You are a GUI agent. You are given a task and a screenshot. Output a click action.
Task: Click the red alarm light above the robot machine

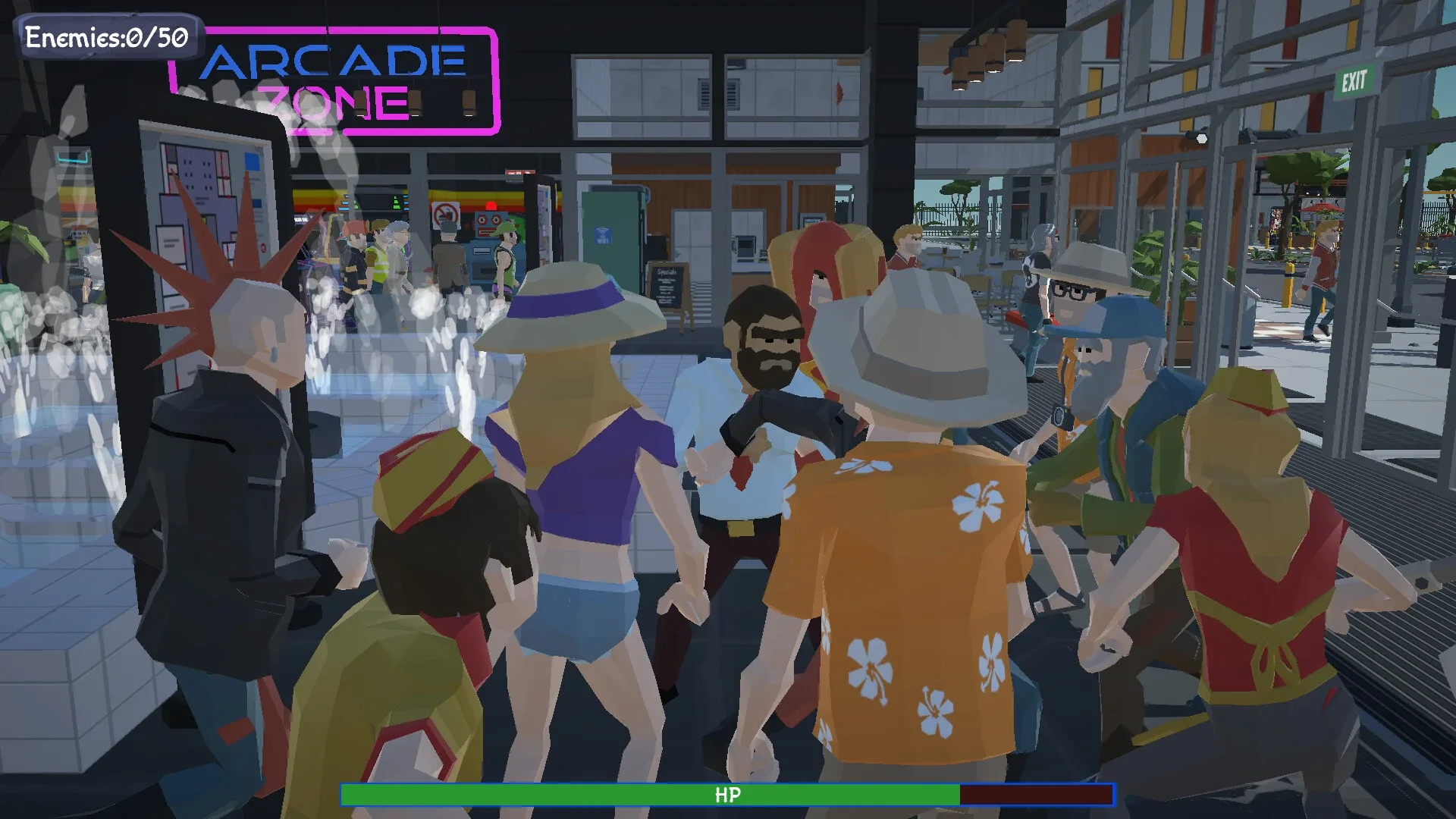tap(491, 205)
